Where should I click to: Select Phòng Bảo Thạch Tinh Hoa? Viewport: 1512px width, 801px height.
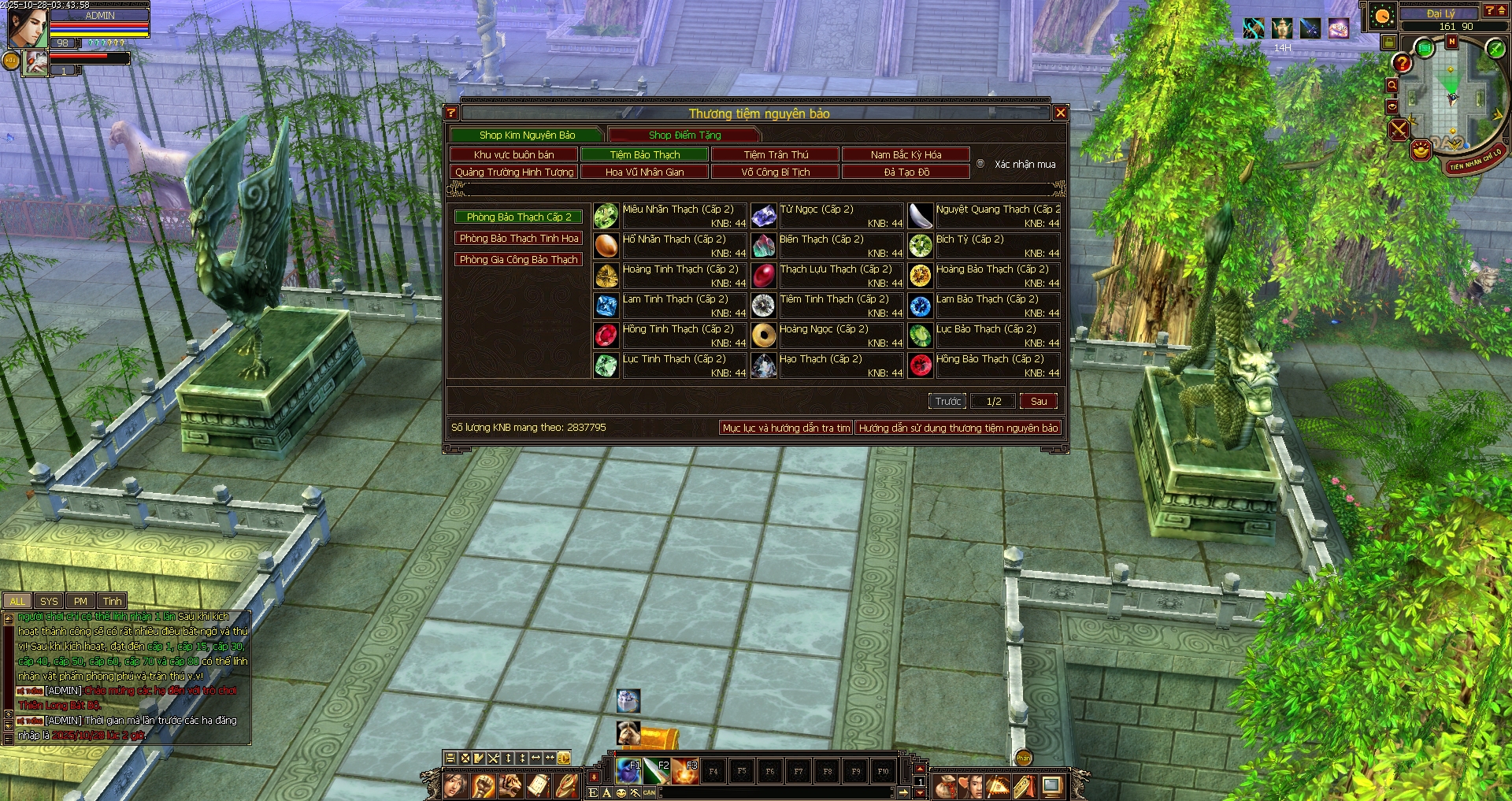tap(519, 238)
